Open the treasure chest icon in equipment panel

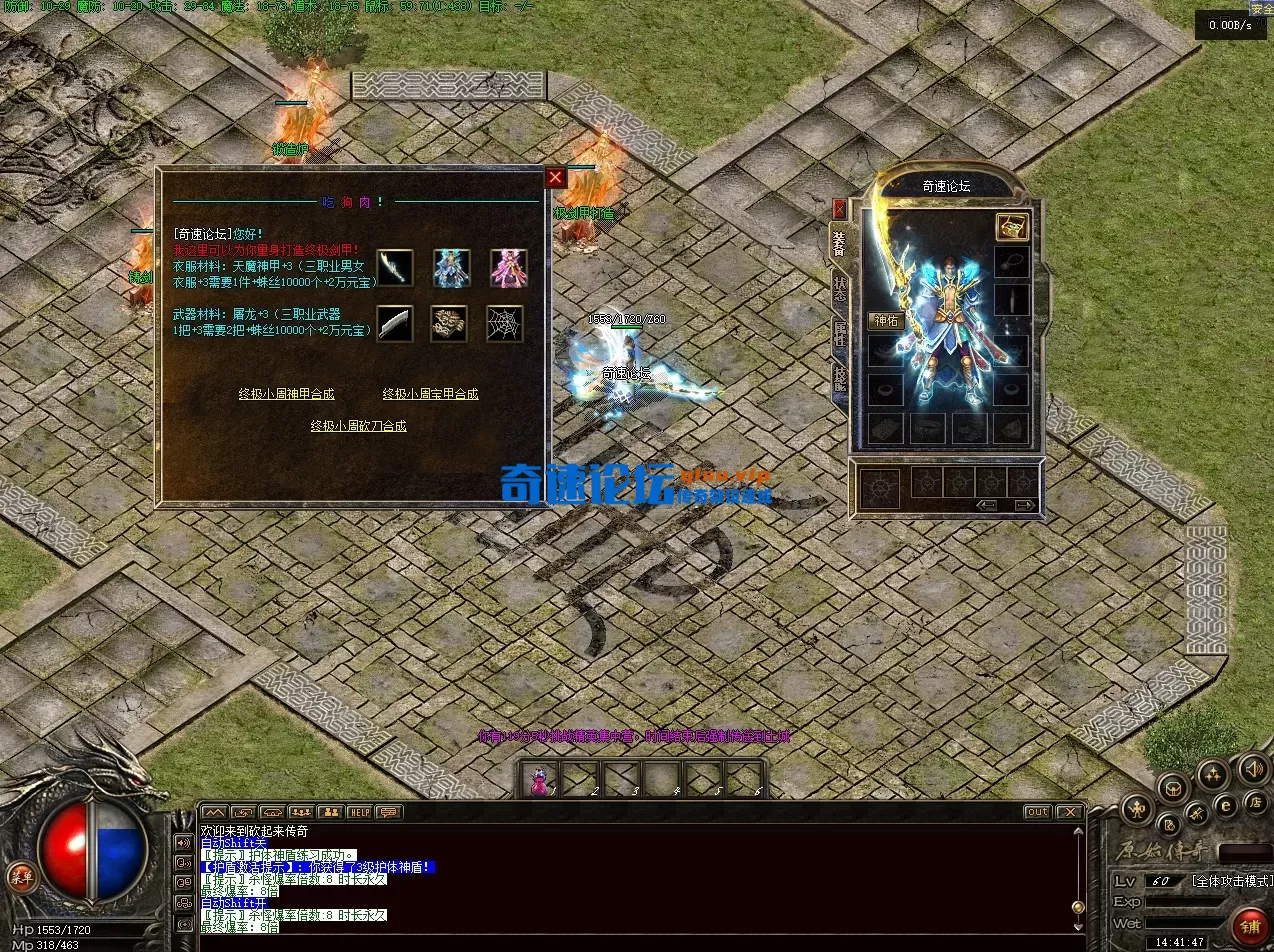pyautogui.click(x=1012, y=227)
